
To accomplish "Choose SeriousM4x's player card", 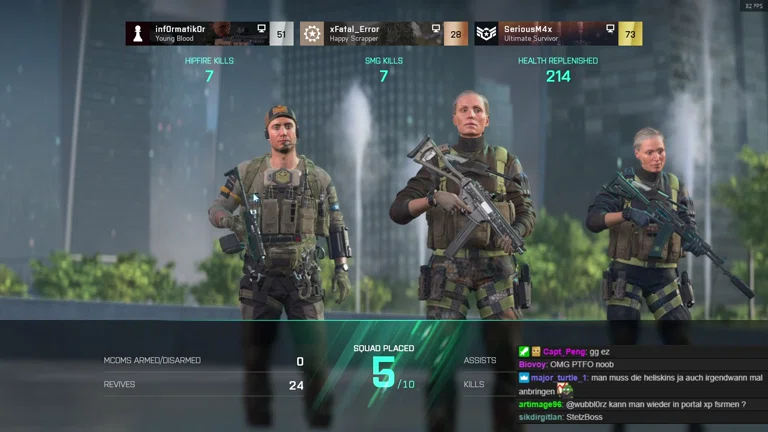I will (x=558, y=34).
